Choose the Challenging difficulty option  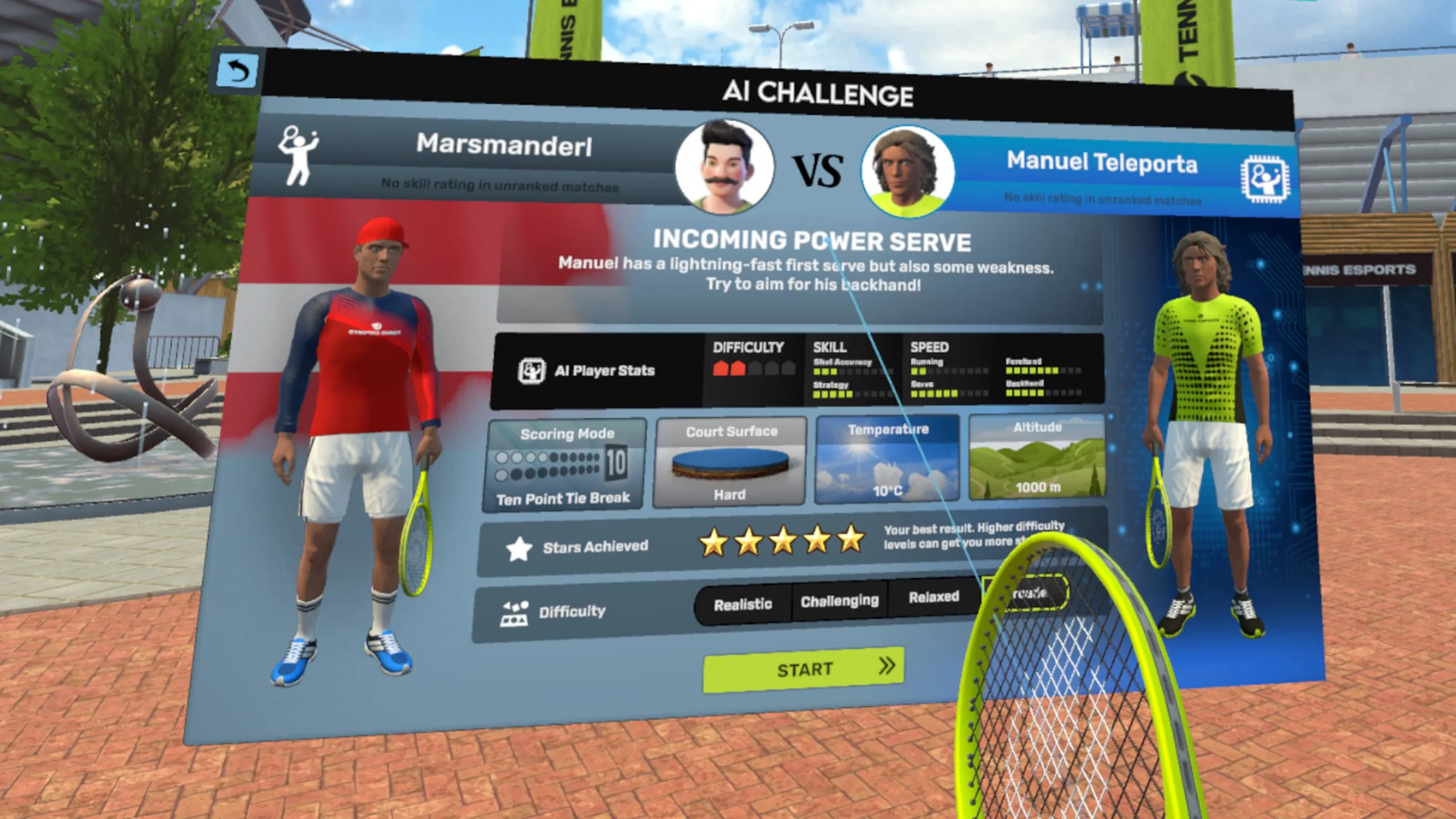pyautogui.click(x=839, y=601)
